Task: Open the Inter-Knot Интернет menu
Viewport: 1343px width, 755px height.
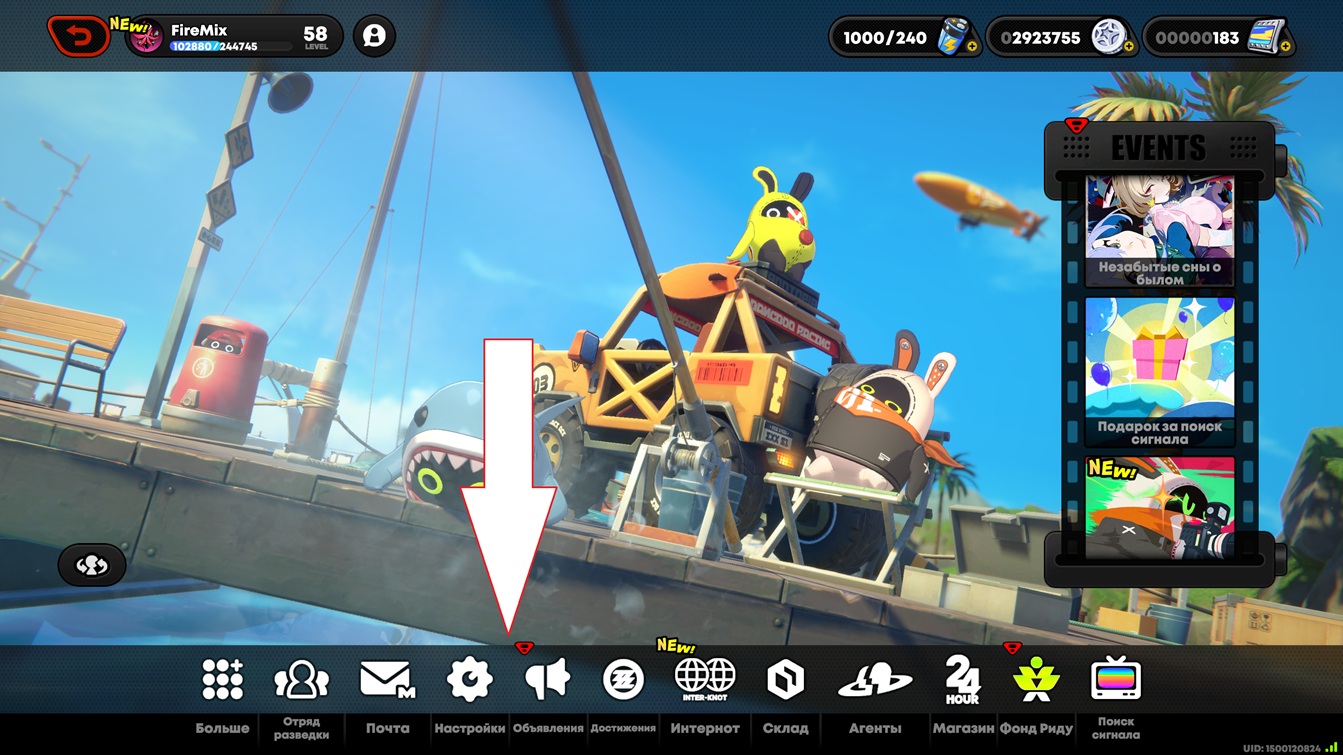Action: click(705, 680)
